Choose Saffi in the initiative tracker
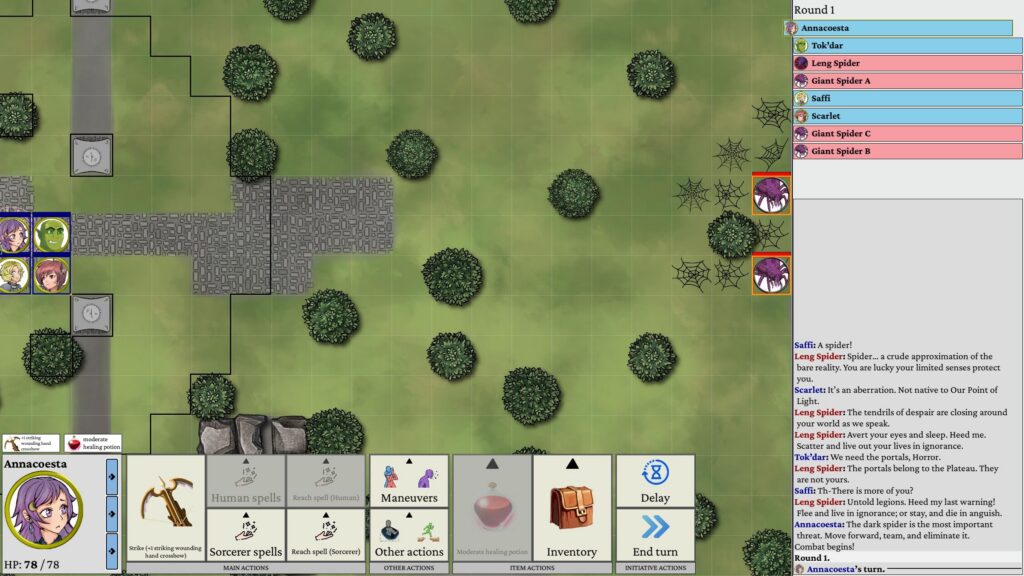The image size is (1024, 576). [x=907, y=98]
